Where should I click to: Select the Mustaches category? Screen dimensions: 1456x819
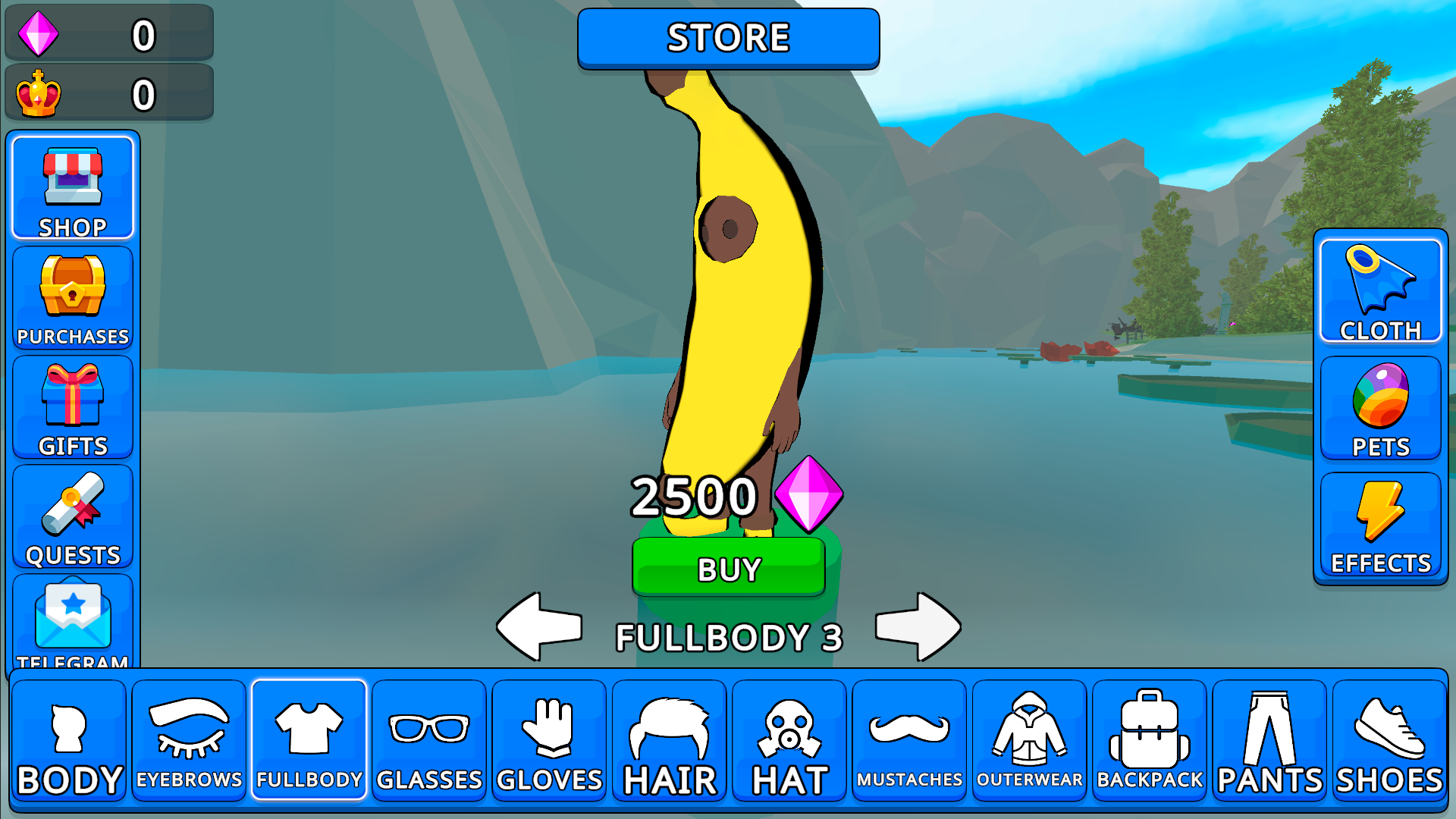click(x=909, y=739)
